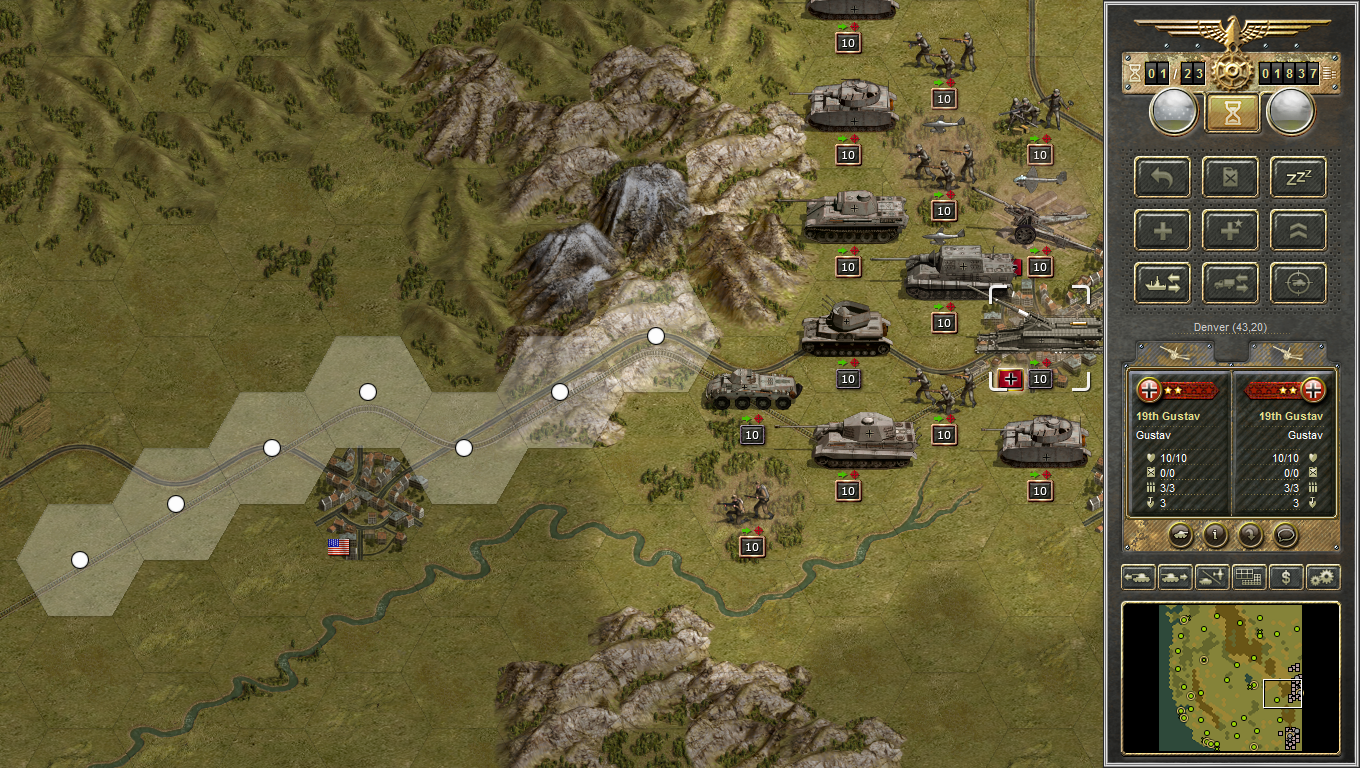Put the unit to sleep with ZZZ button
This screenshot has width=1360, height=768.
1298,177
